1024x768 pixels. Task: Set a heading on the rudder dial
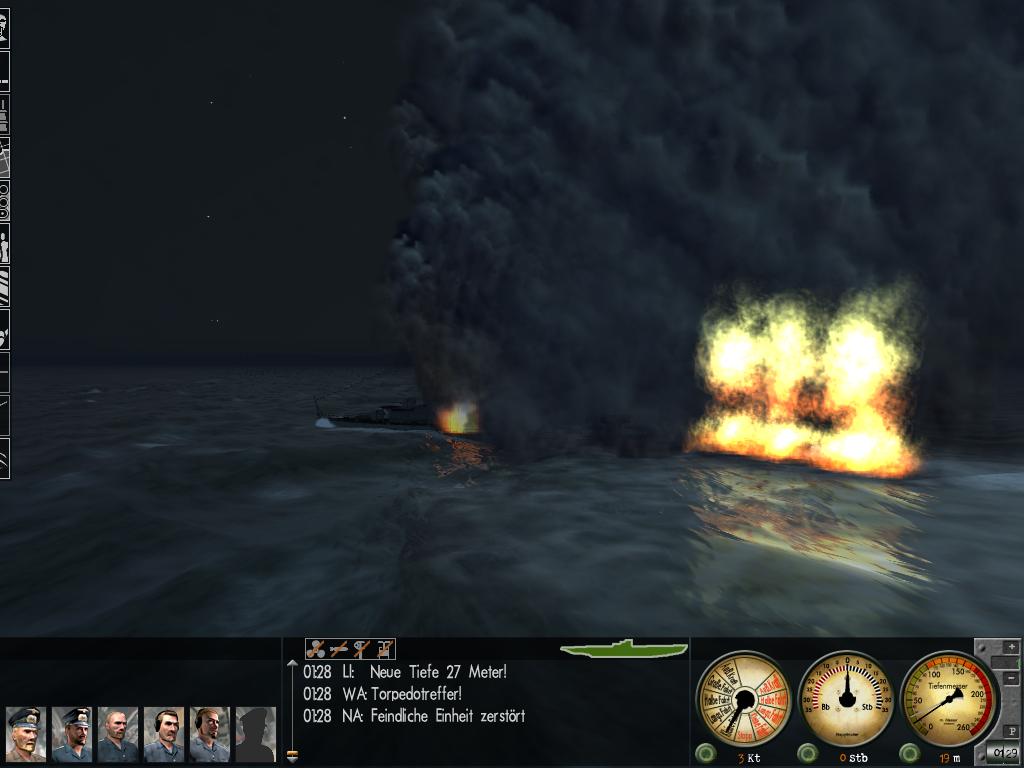847,697
